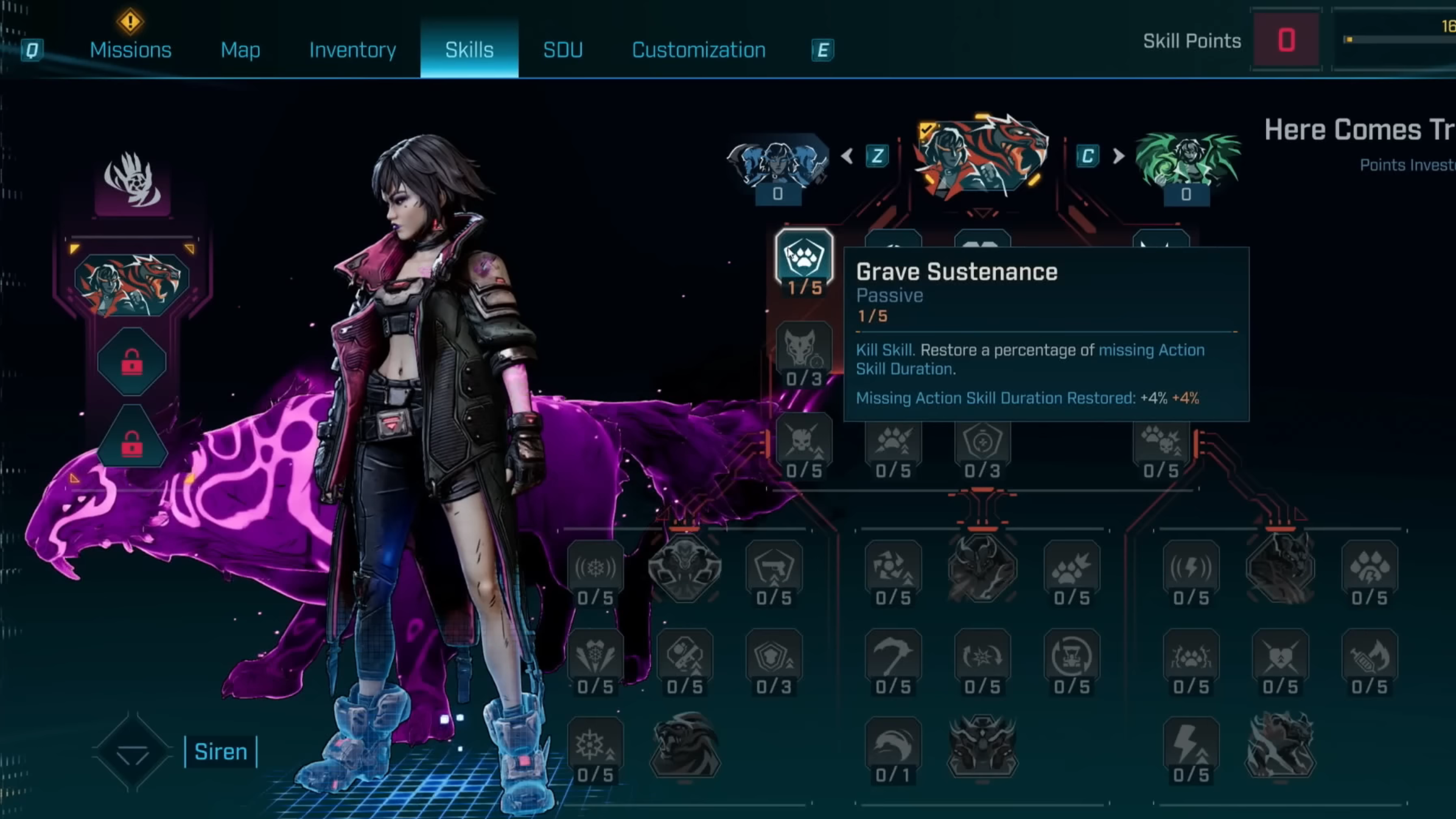Select the equipped tiger action skill slot
This screenshot has height=819, width=1456.
point(131,284)
